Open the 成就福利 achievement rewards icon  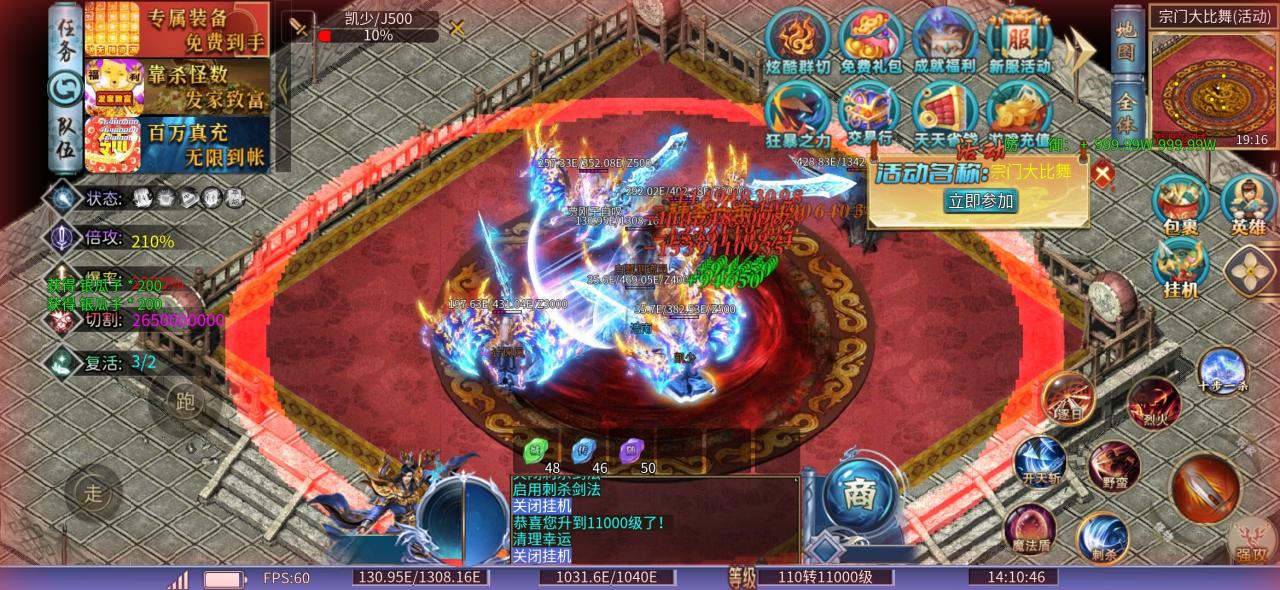coord(944,40)
